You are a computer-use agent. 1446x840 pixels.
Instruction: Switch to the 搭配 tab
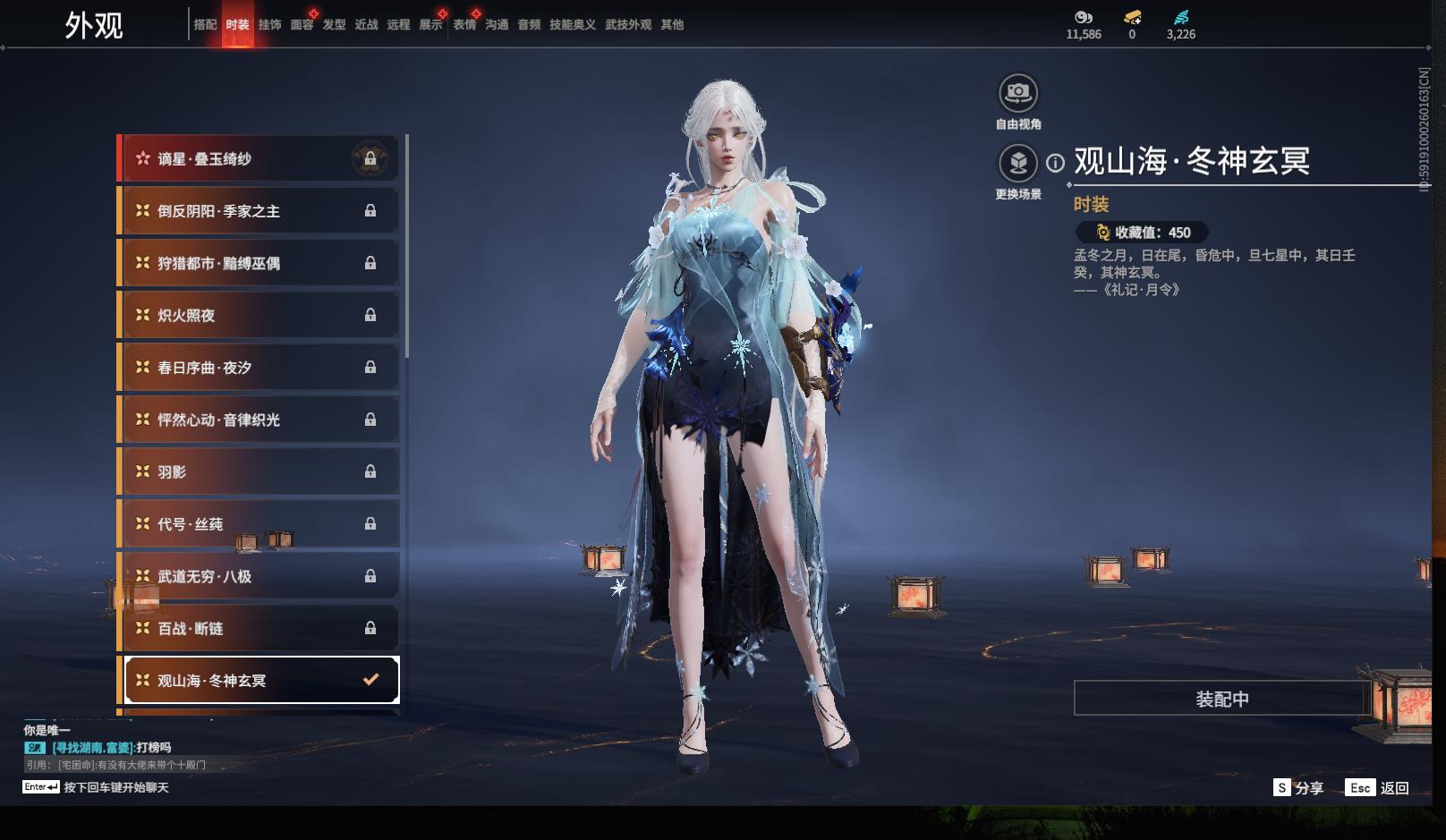(205, 25)
